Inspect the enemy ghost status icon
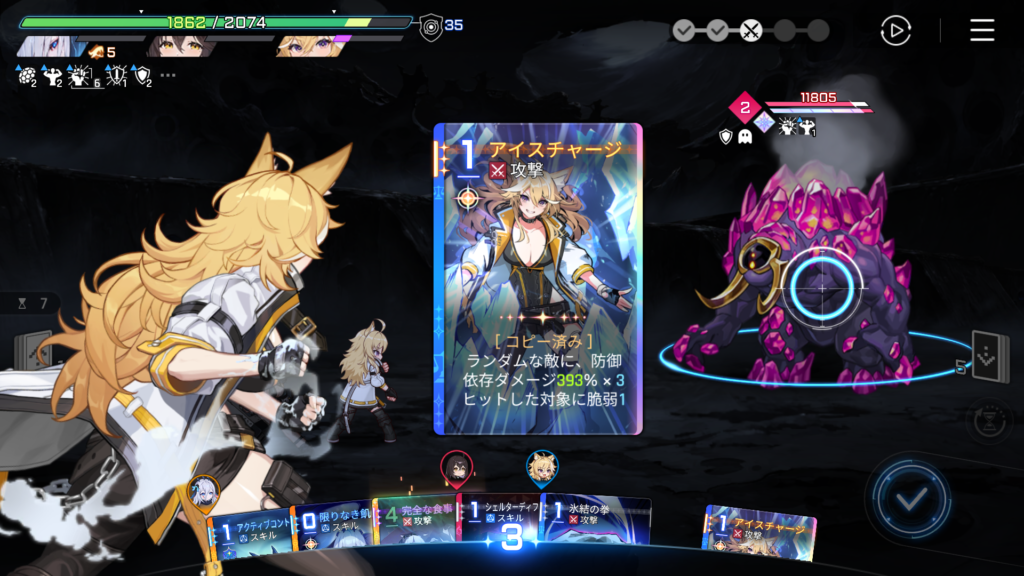The height and width of the screenshot is (576, 1024). tap(745, 136)
